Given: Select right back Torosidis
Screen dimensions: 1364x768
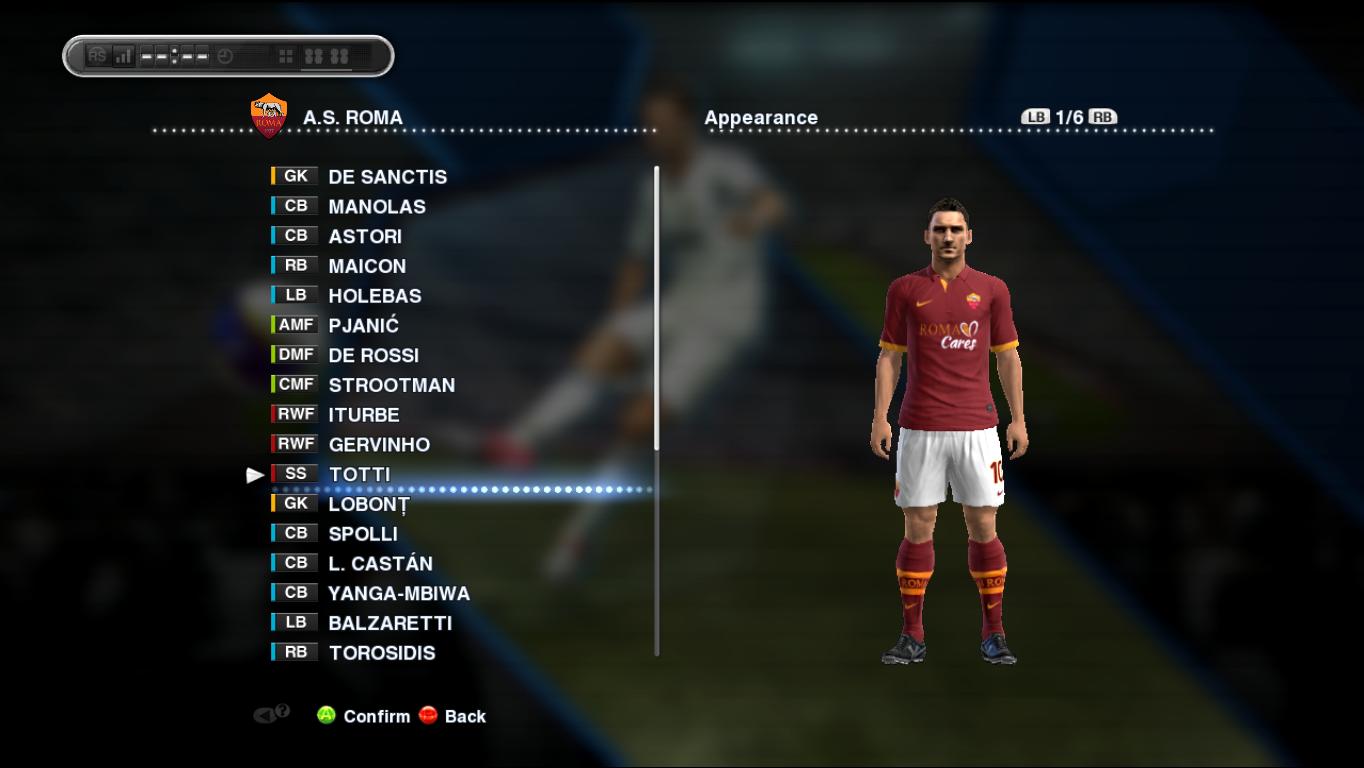Looking at the screenshot, I should pos(381,653).
